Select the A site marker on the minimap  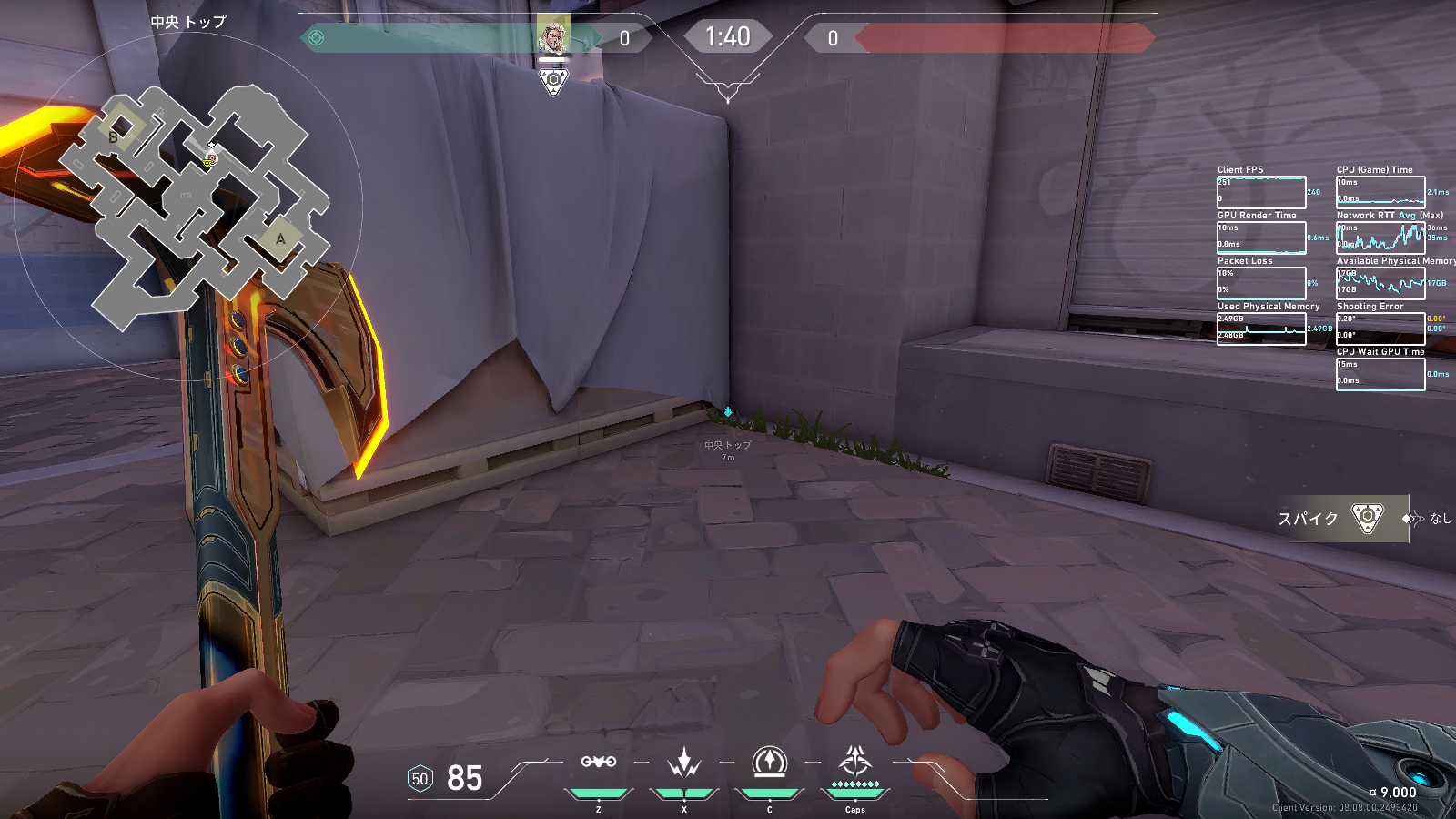point(280,238)
